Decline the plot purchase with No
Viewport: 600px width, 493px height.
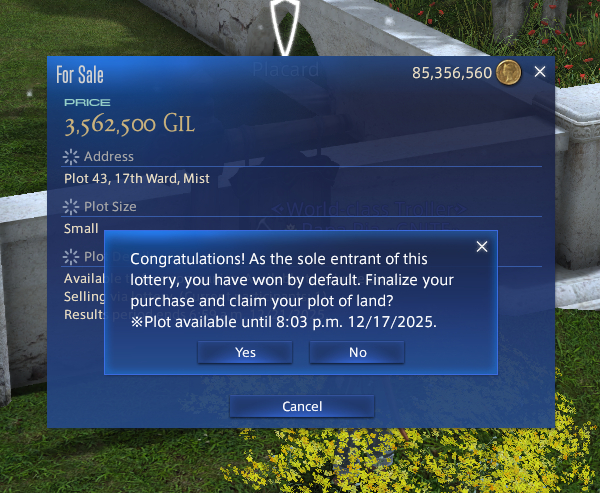pyautogui.click(x=357, y=352)
